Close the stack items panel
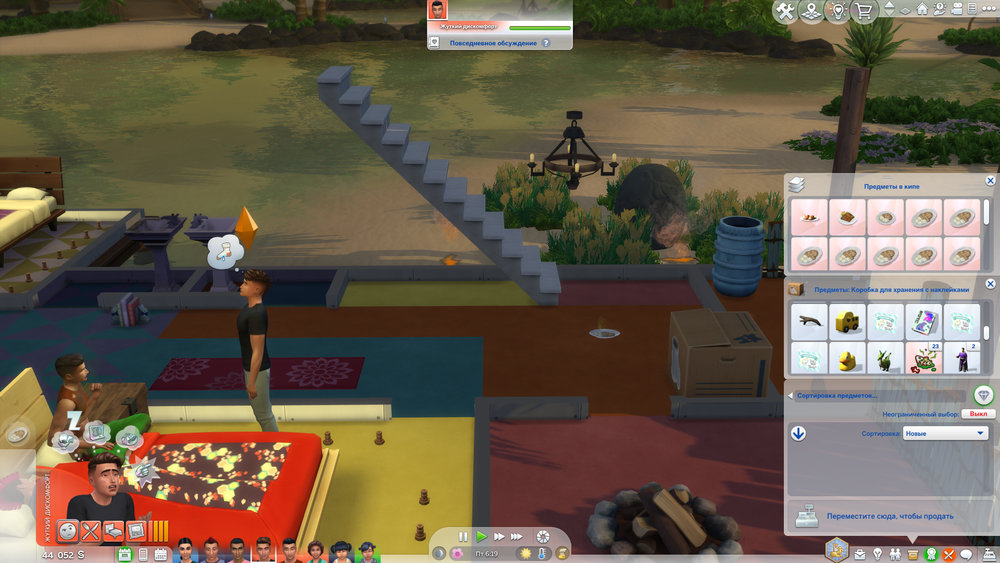1000x563 pixels. [x=990, y=181]
